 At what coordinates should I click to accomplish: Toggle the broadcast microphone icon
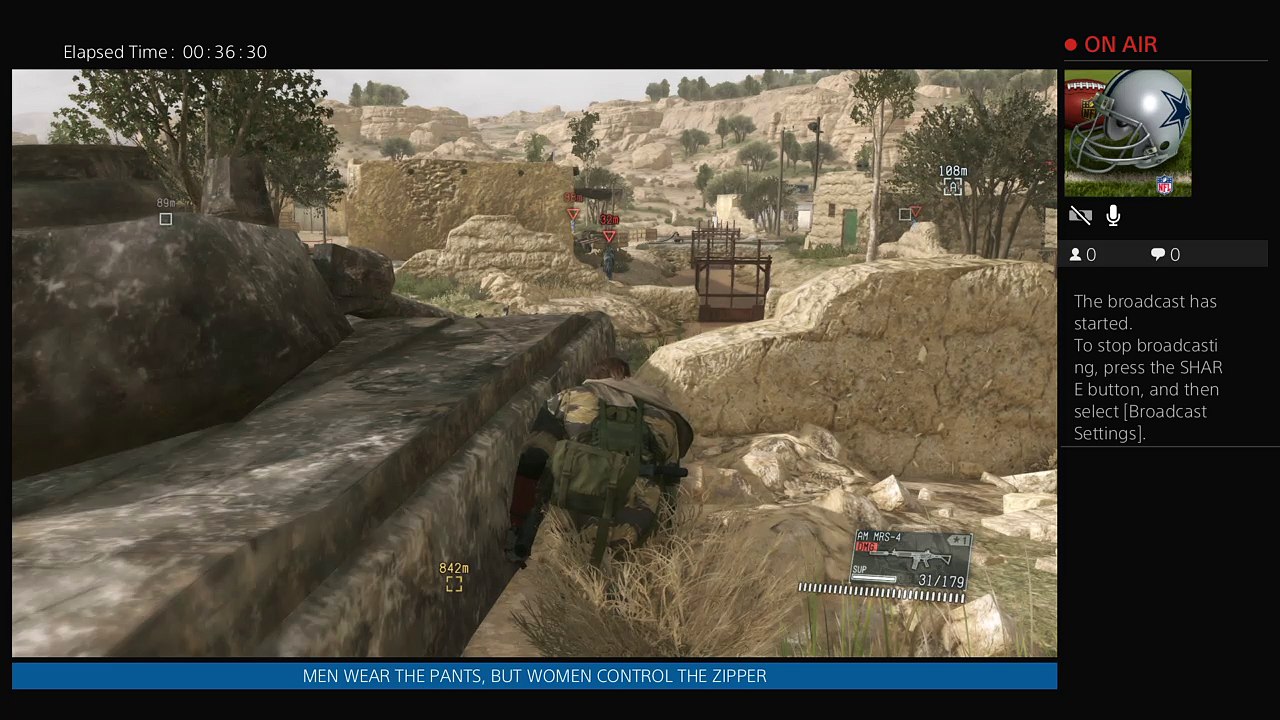1113,216
